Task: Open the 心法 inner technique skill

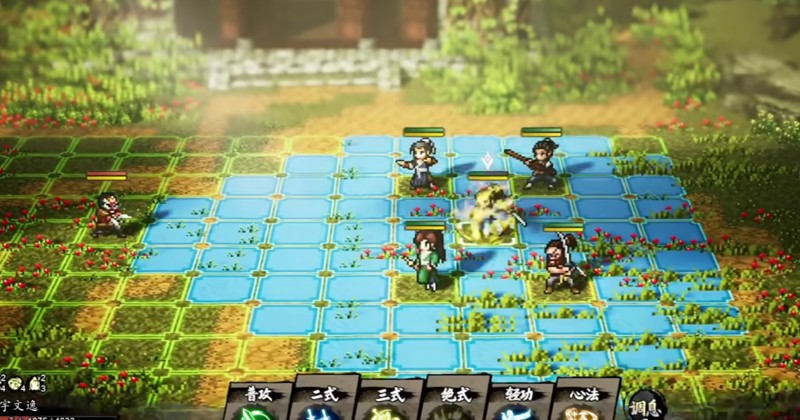Action: (x=584, y=401)
